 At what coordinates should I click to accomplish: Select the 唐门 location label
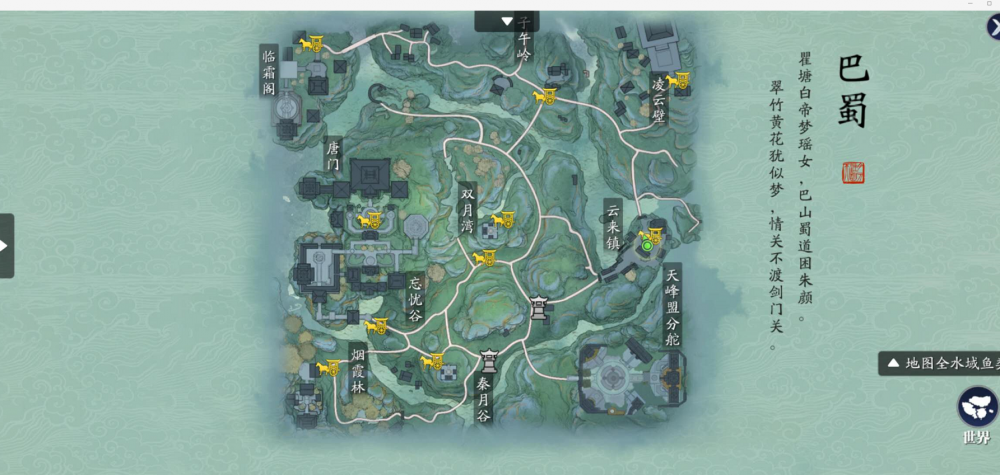click(333, 155)
